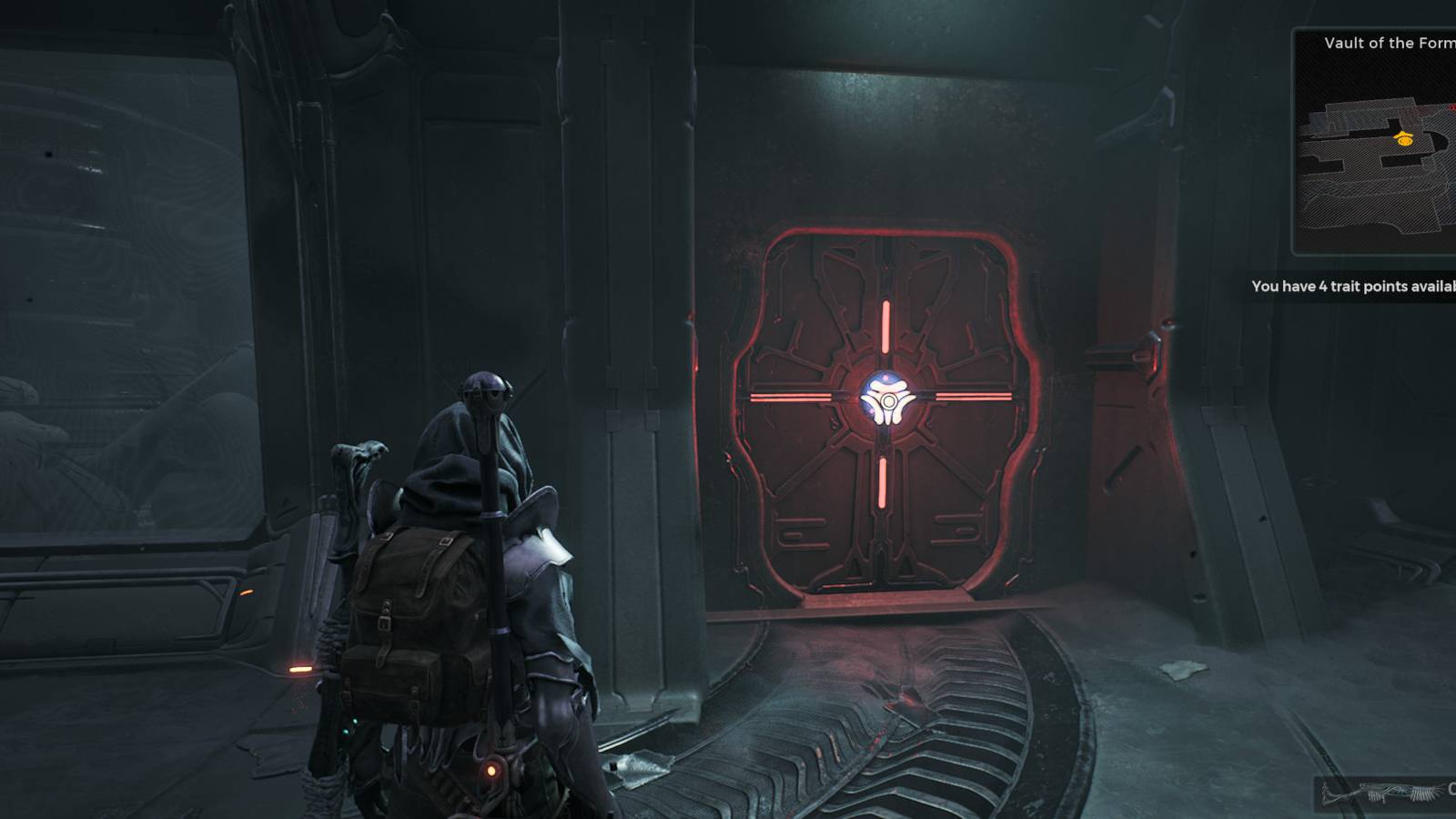Select the player marker on the minimap

1404,138
